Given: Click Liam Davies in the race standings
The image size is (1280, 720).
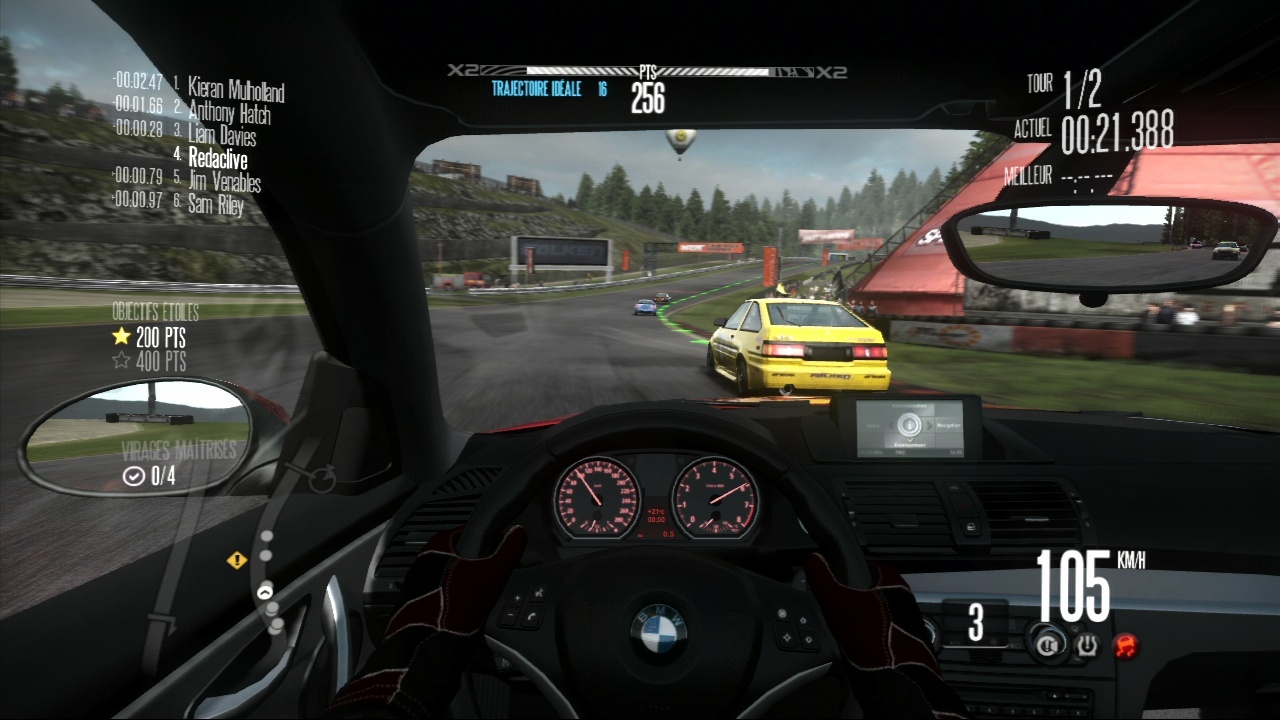Looking at the screenshot, I should 221,136.
